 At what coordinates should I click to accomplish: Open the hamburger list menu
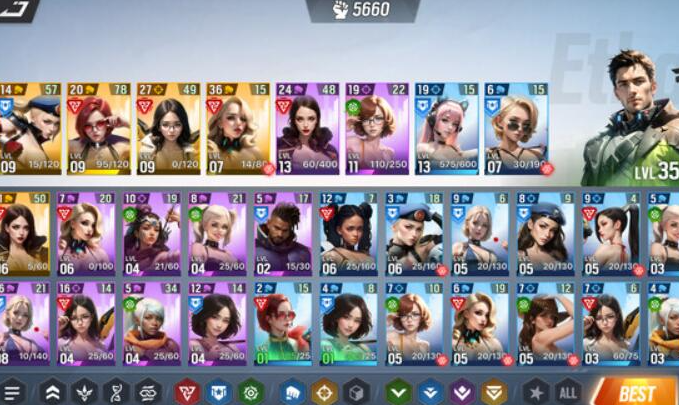pos(12,392)
